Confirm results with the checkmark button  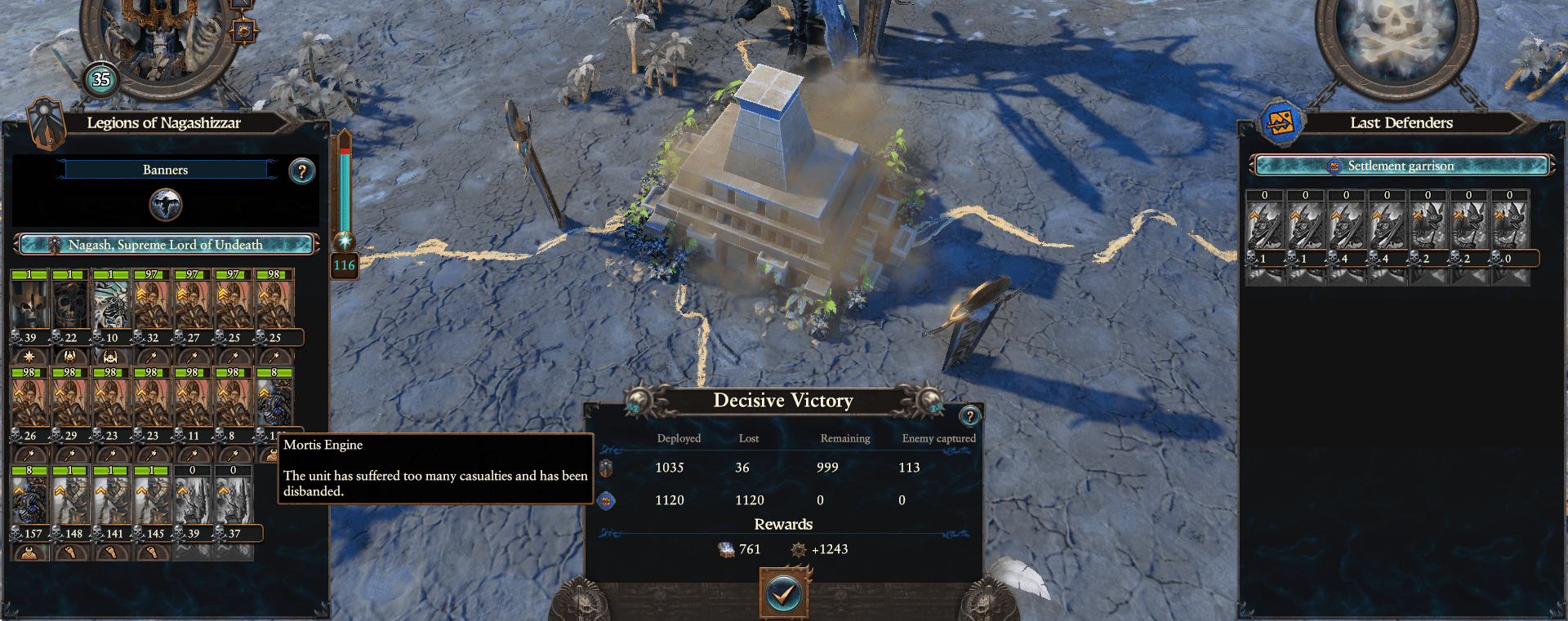tap(783, 595)
